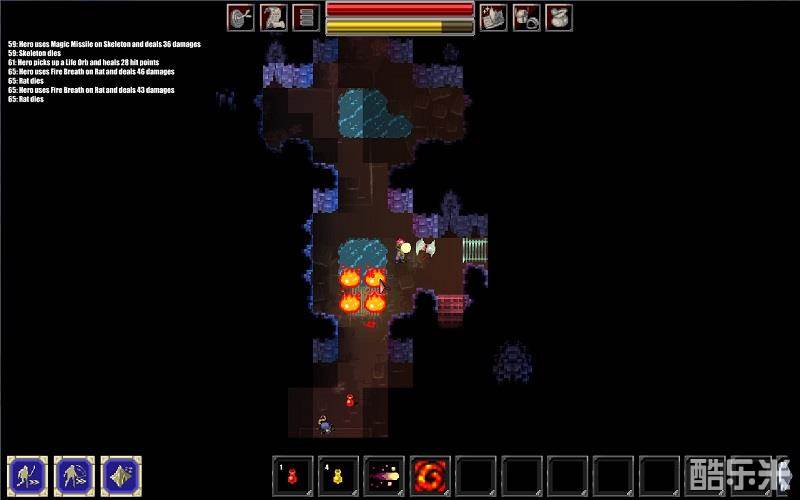Open the stacked lines menu icon
800x500 pixels.
pos(306,17)
